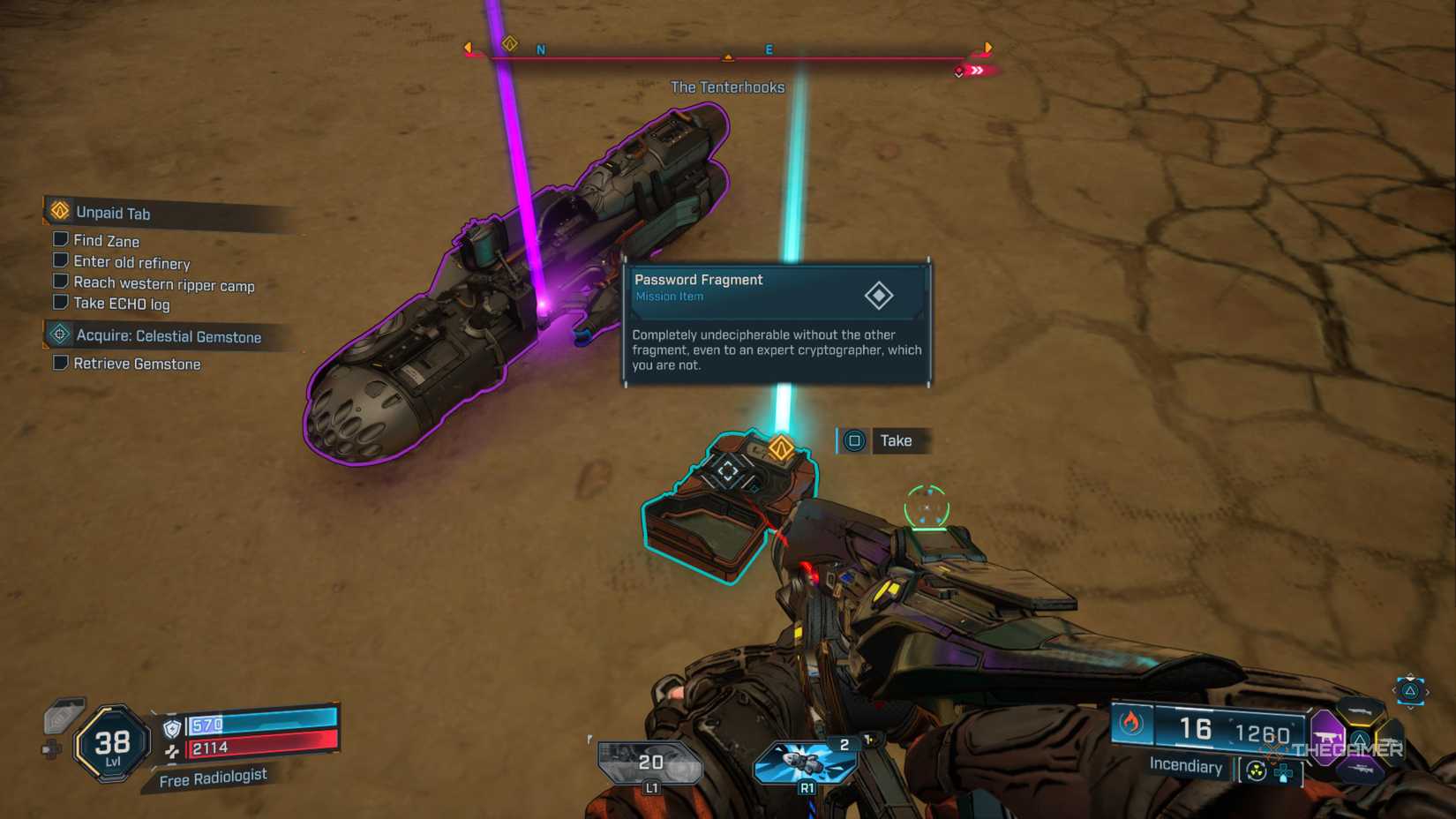The height and width of the screenshot is (819, 1456).
Task: Check the Take ECHO log objective box
Action: (60, 302)
